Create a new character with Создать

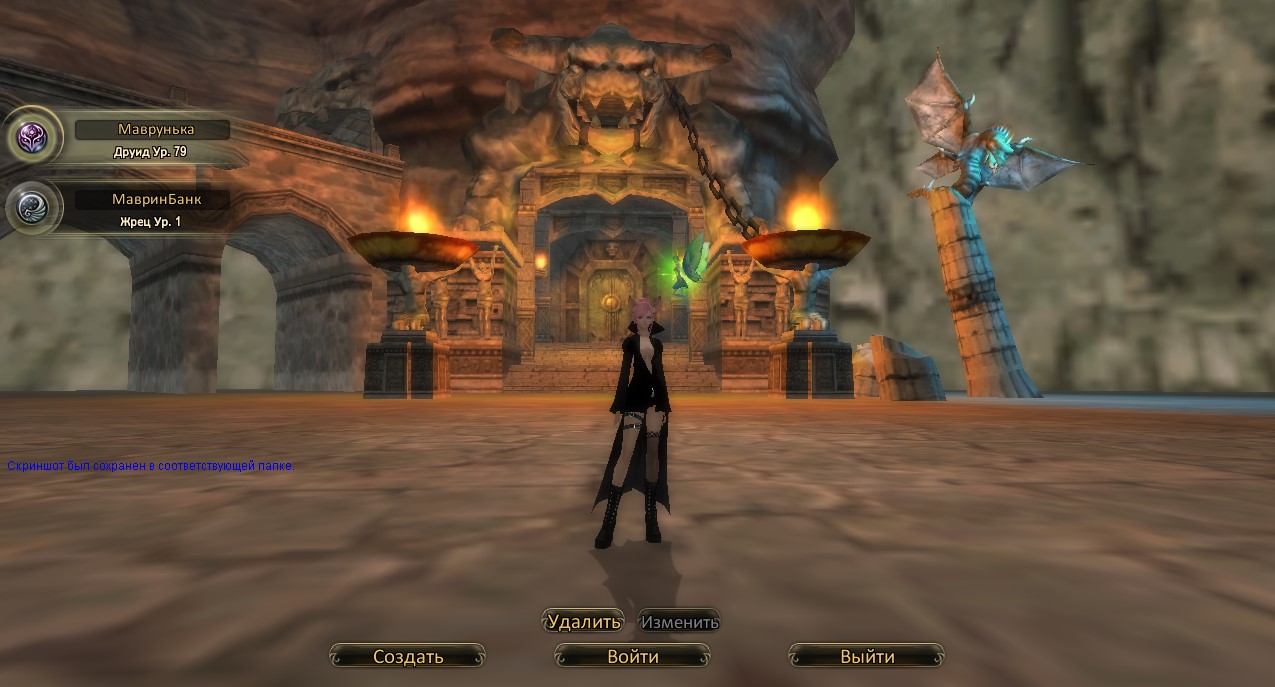(408, 657)
